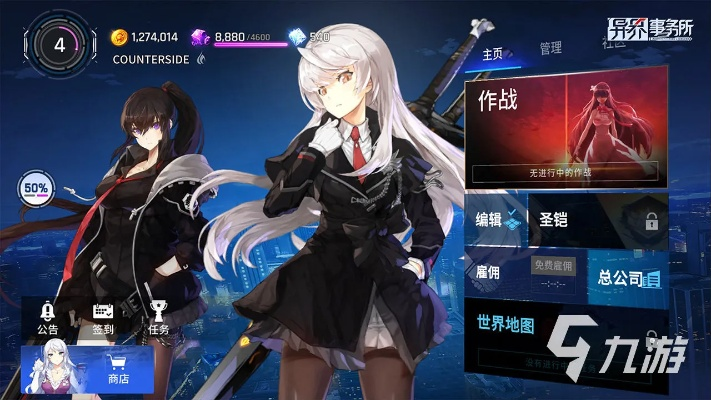Open the 编辑 squad edit menu
The image size is (711, 400).
pyautogui.click(x=495, y=220)
